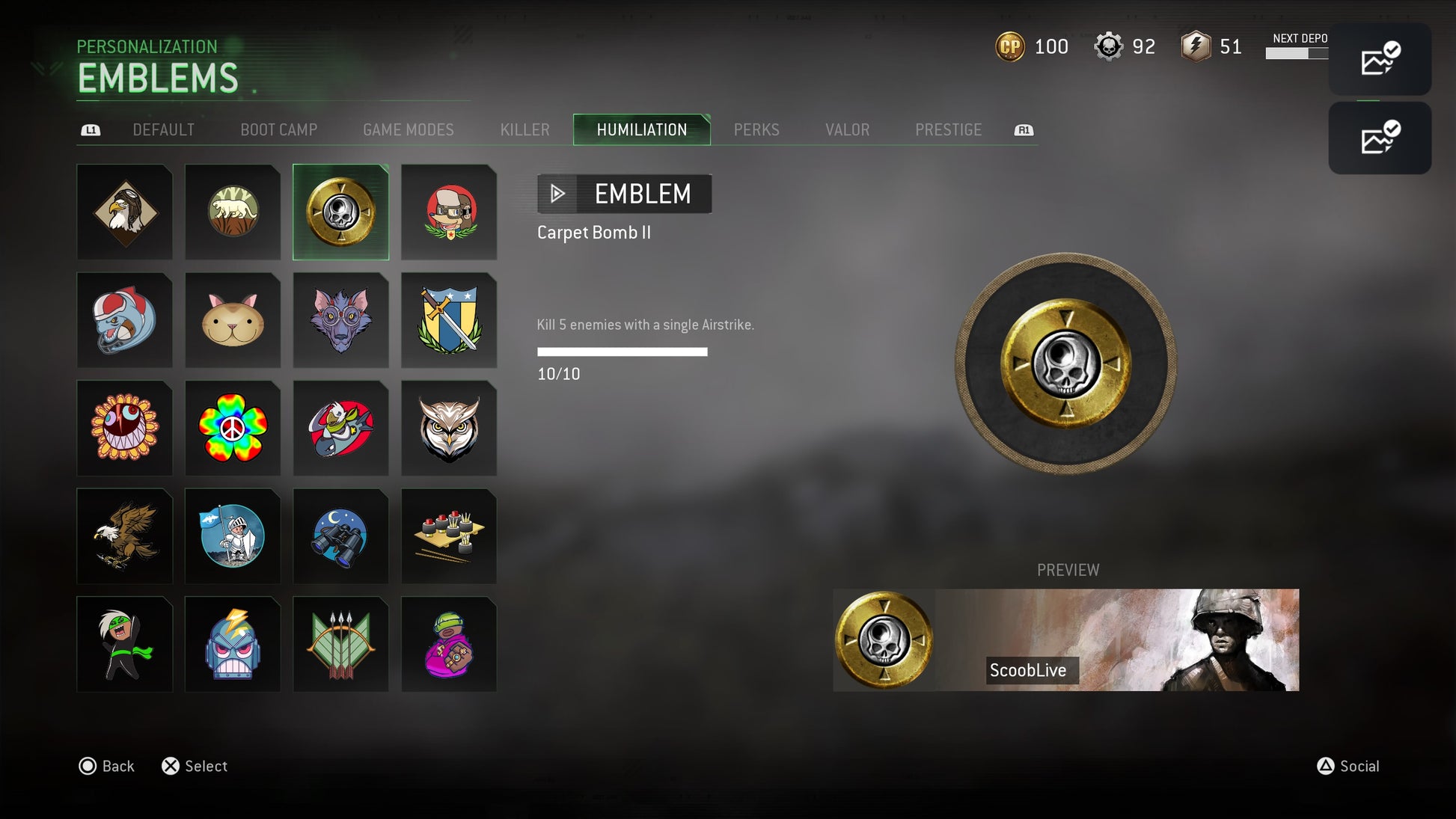
Task: Choose the eagle pilot emblem
Action: pyautogui.click(x=125, y=212)
